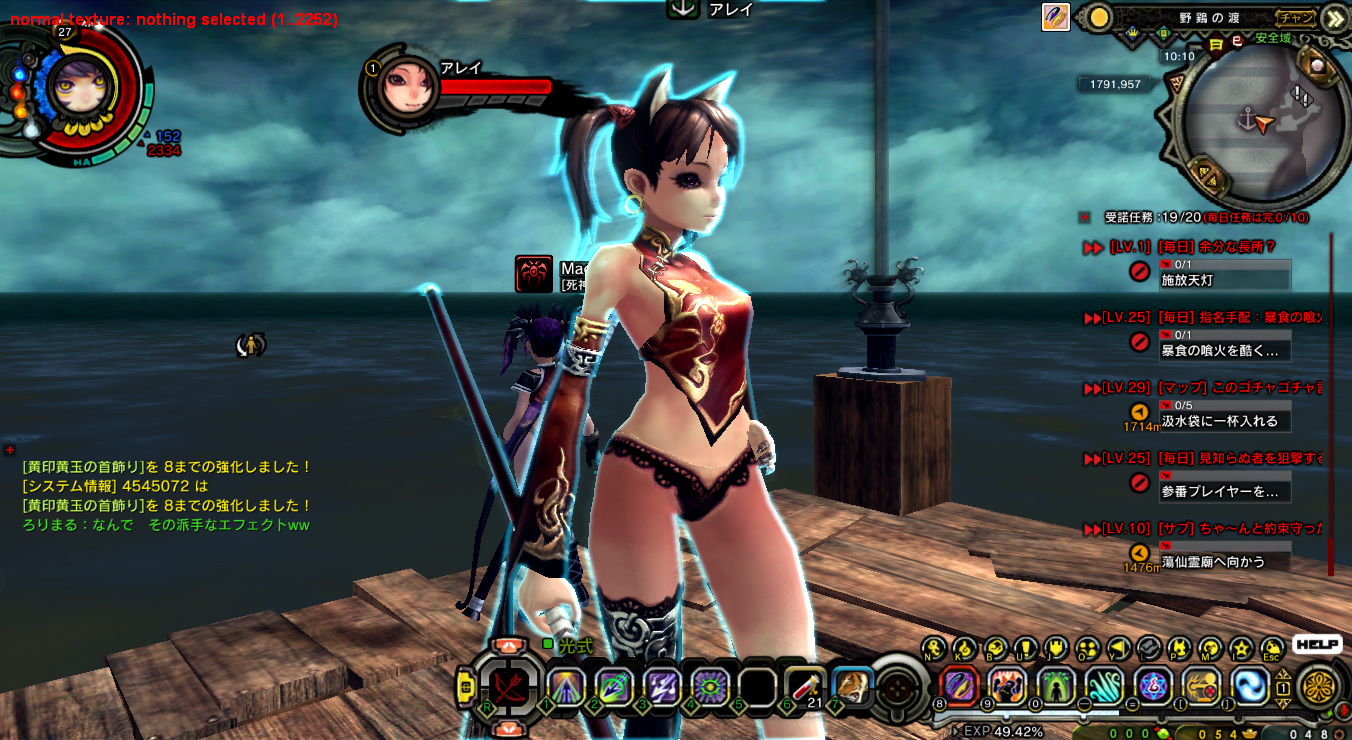Viewport: 1352px width, 740px height.
Task: Open the star menu shortcut icon
Action: click(1241, 648)
